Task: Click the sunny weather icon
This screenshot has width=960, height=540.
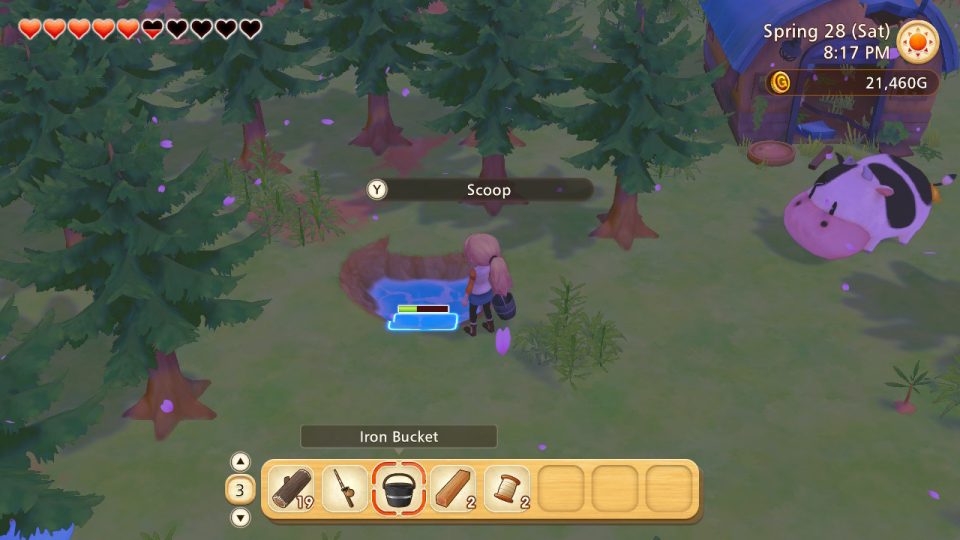Action: click(x=917, y=42)
